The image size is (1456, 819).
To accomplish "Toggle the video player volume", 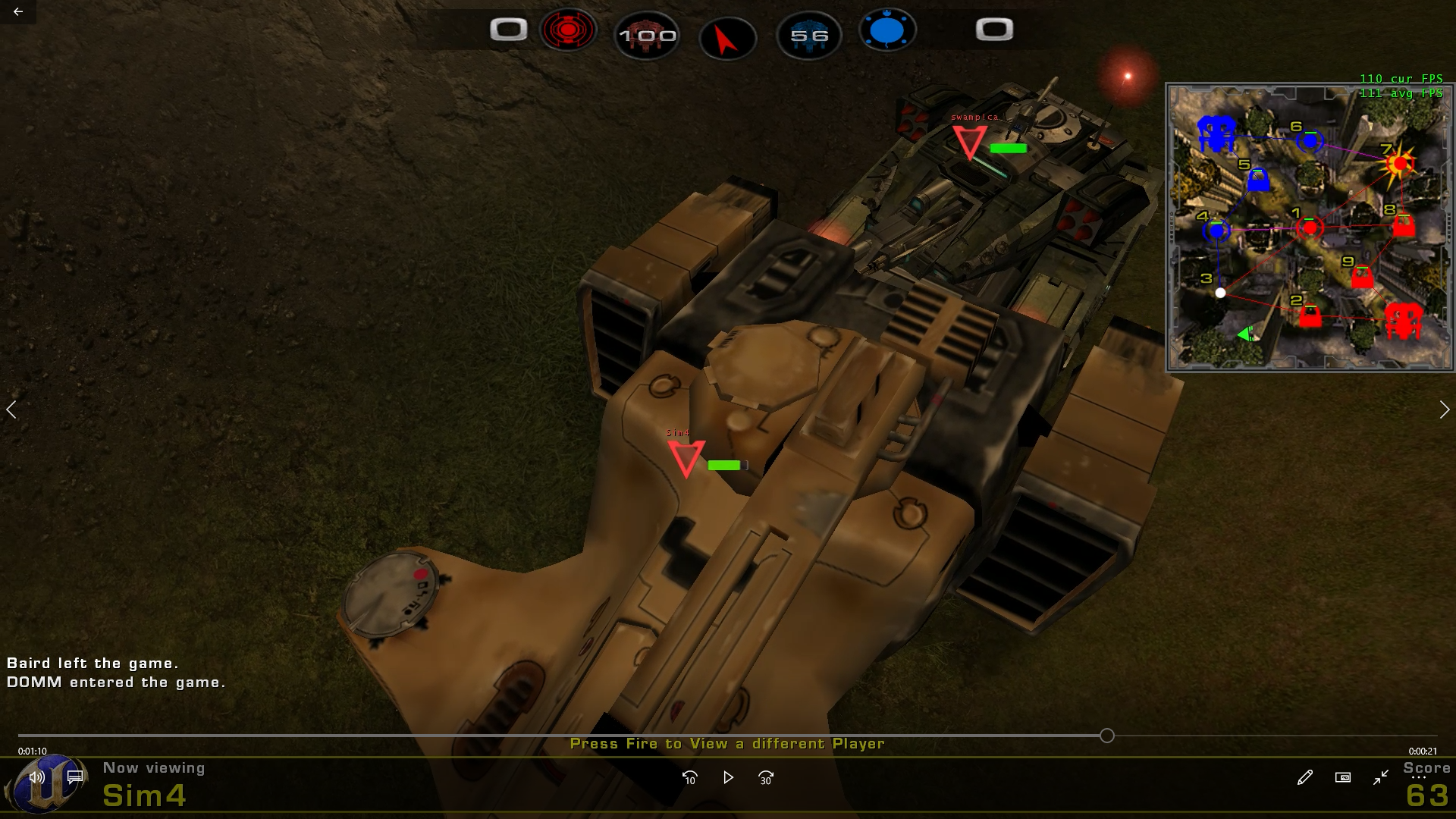I will pos(36,777).
